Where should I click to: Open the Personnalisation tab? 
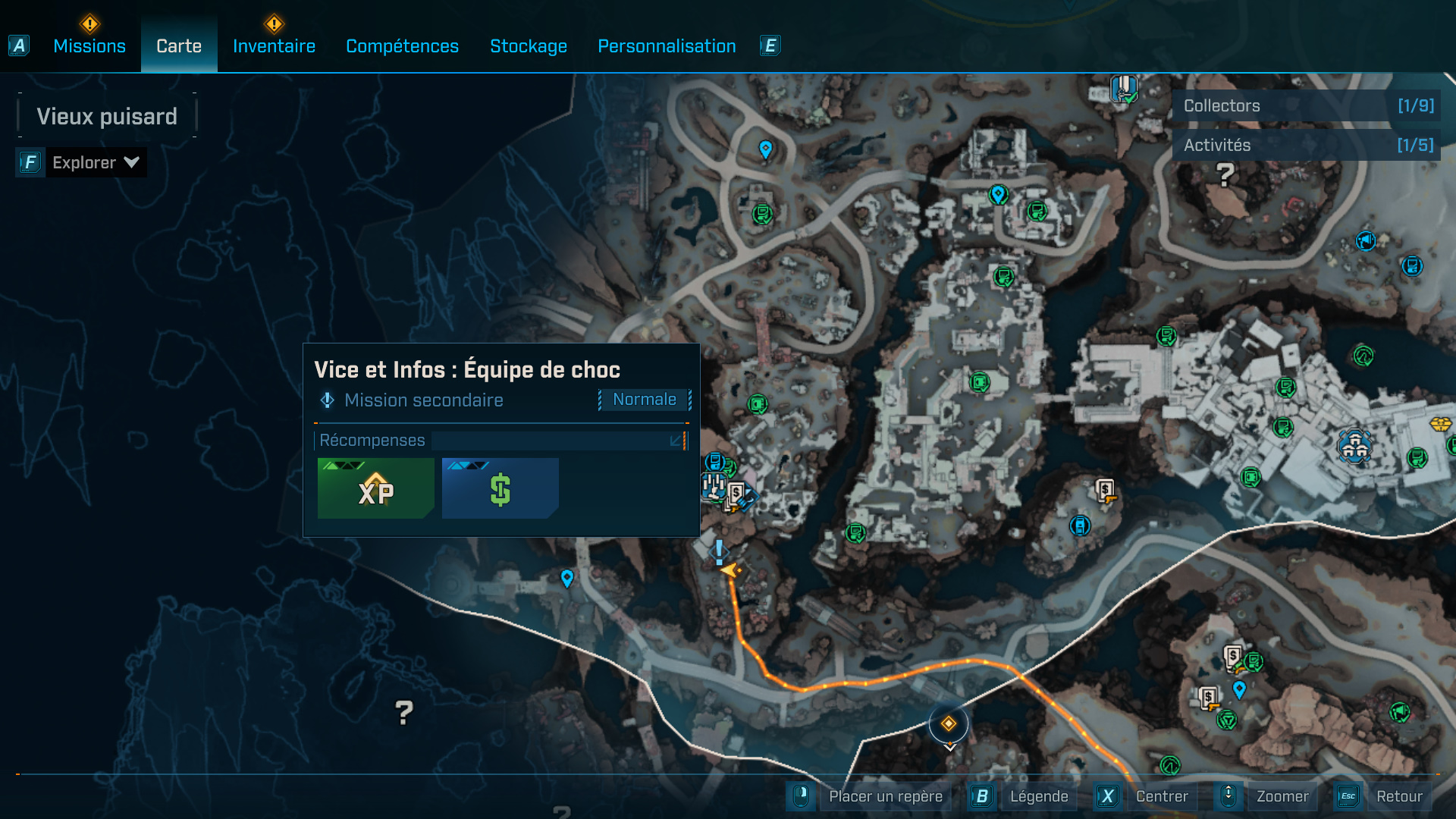(667, 46)
